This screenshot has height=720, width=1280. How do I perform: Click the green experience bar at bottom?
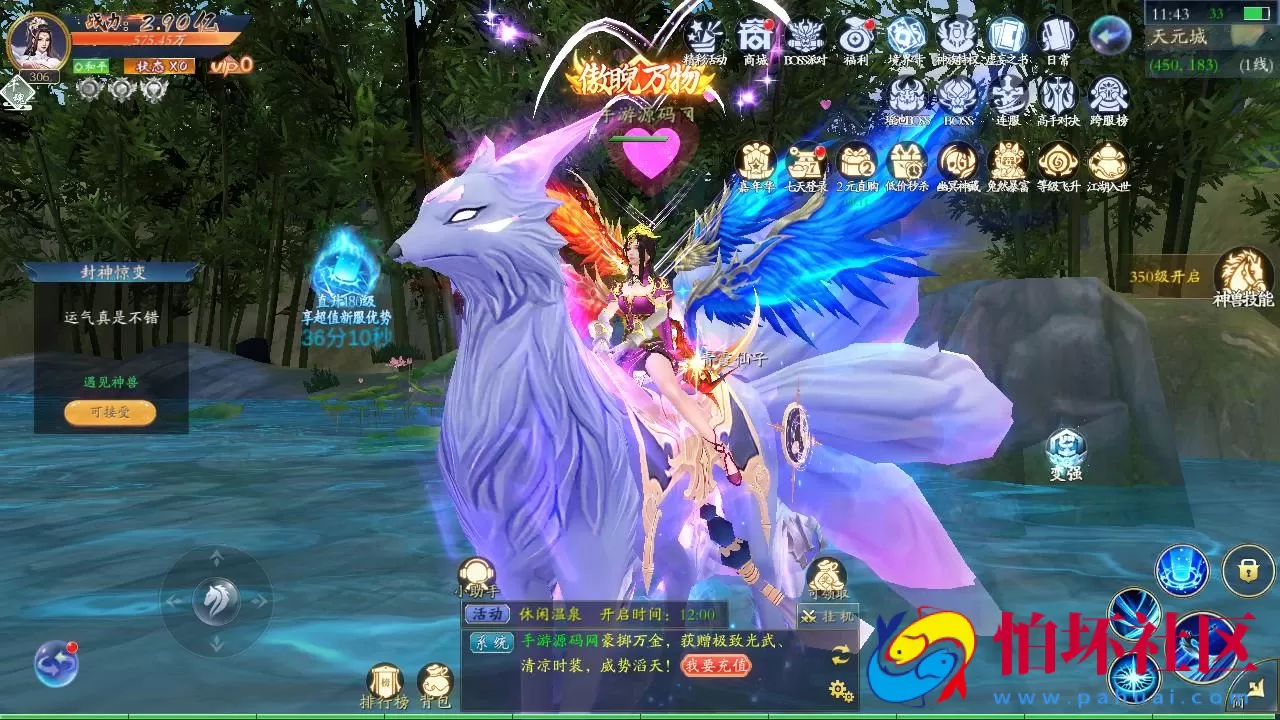coord(640,716)
